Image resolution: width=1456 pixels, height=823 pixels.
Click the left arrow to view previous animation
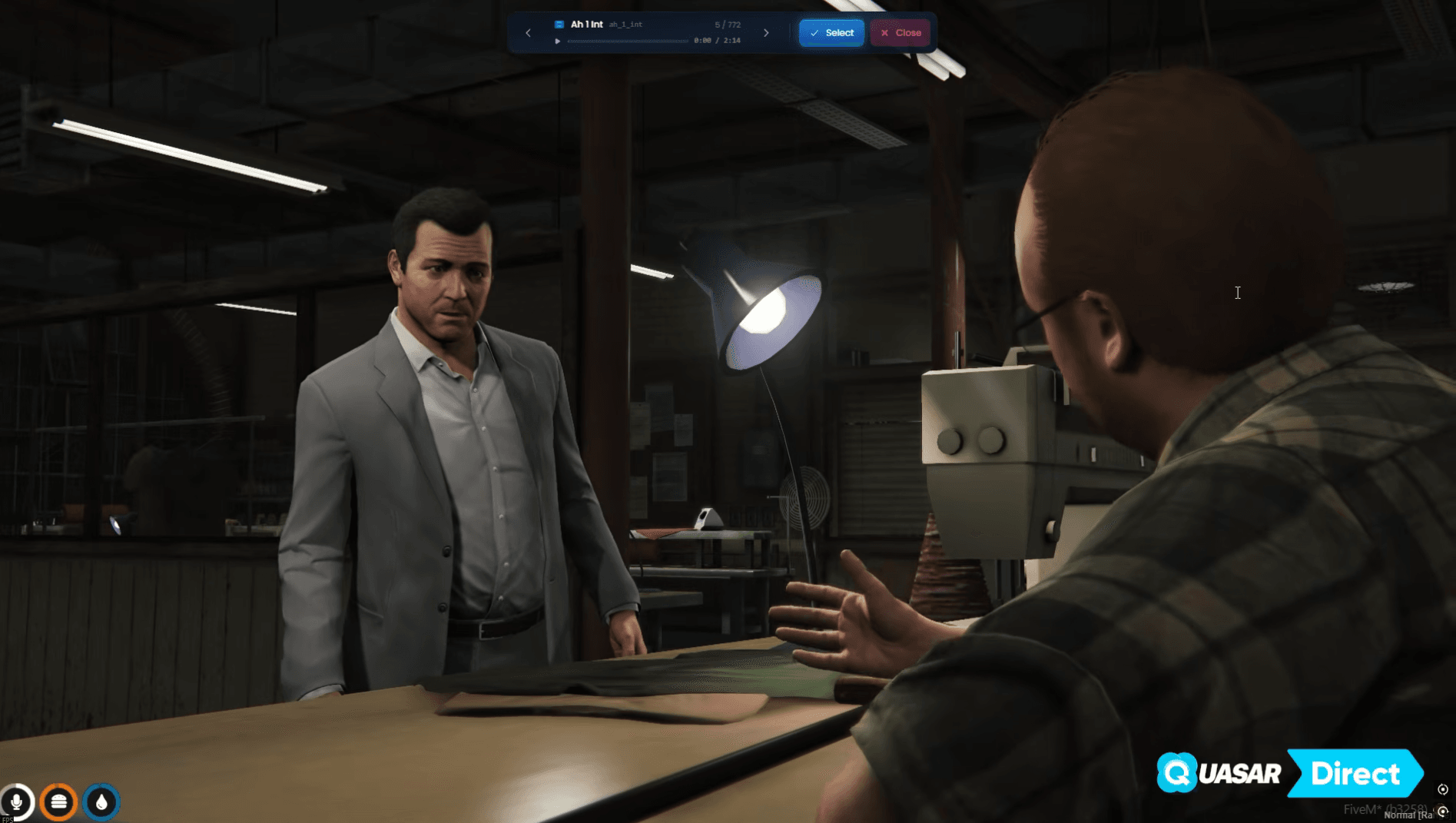pos(527,33)
